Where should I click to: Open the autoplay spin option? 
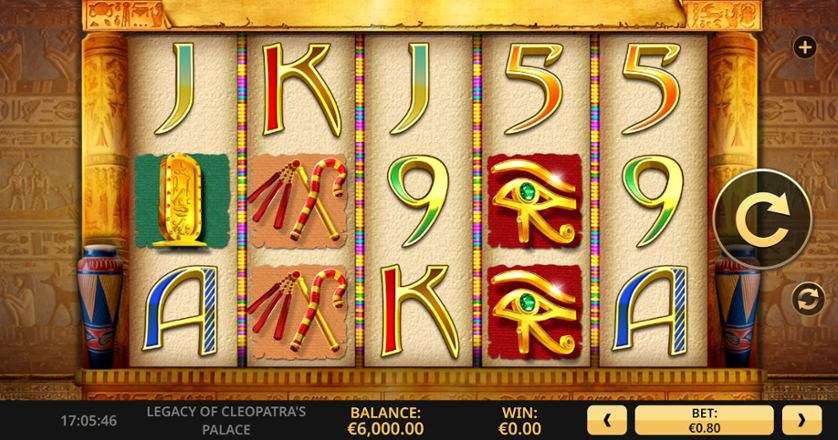pyautogui.click(x=803, y=298)
